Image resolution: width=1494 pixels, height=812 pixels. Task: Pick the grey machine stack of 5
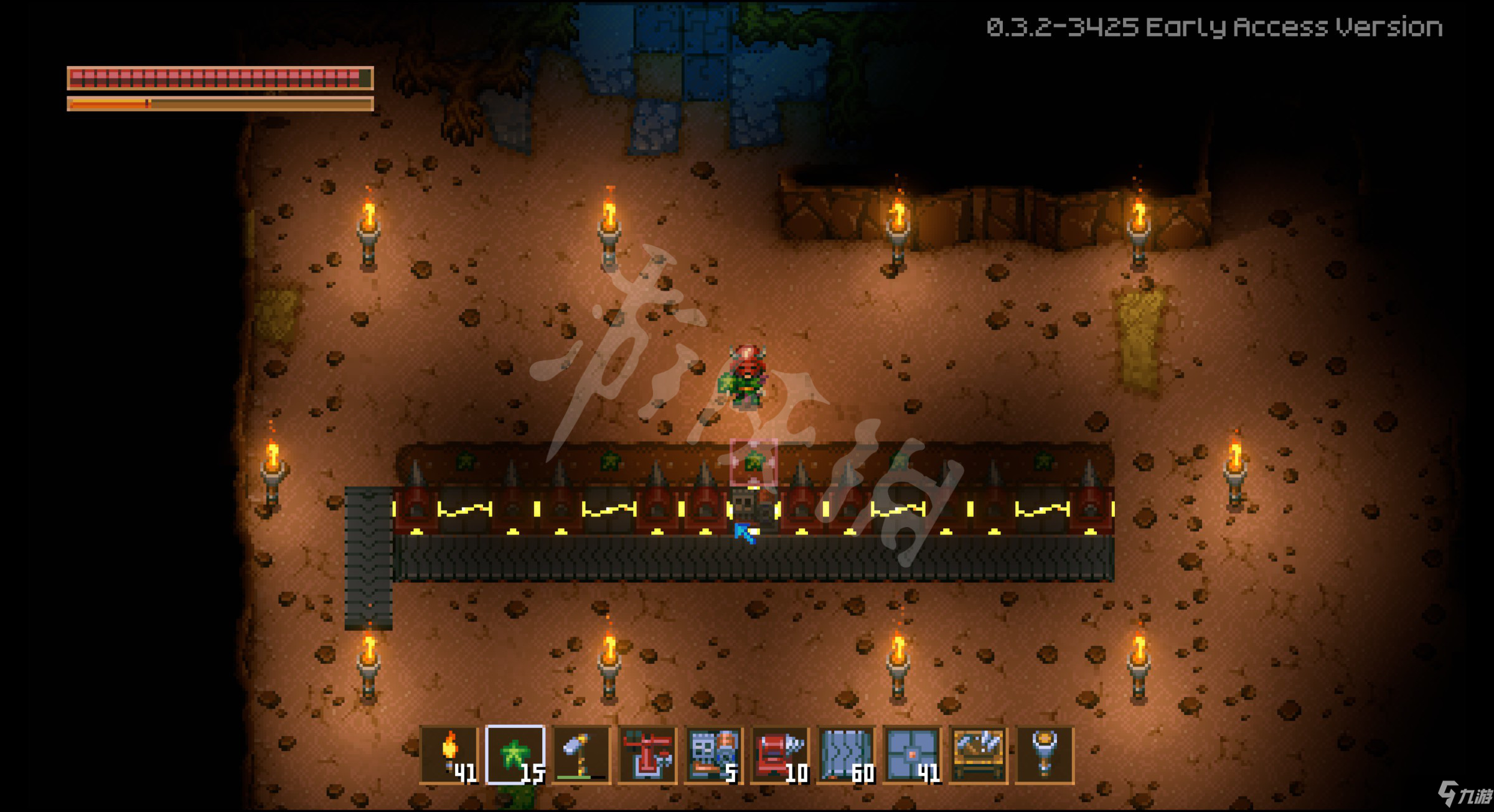(713, 755)
